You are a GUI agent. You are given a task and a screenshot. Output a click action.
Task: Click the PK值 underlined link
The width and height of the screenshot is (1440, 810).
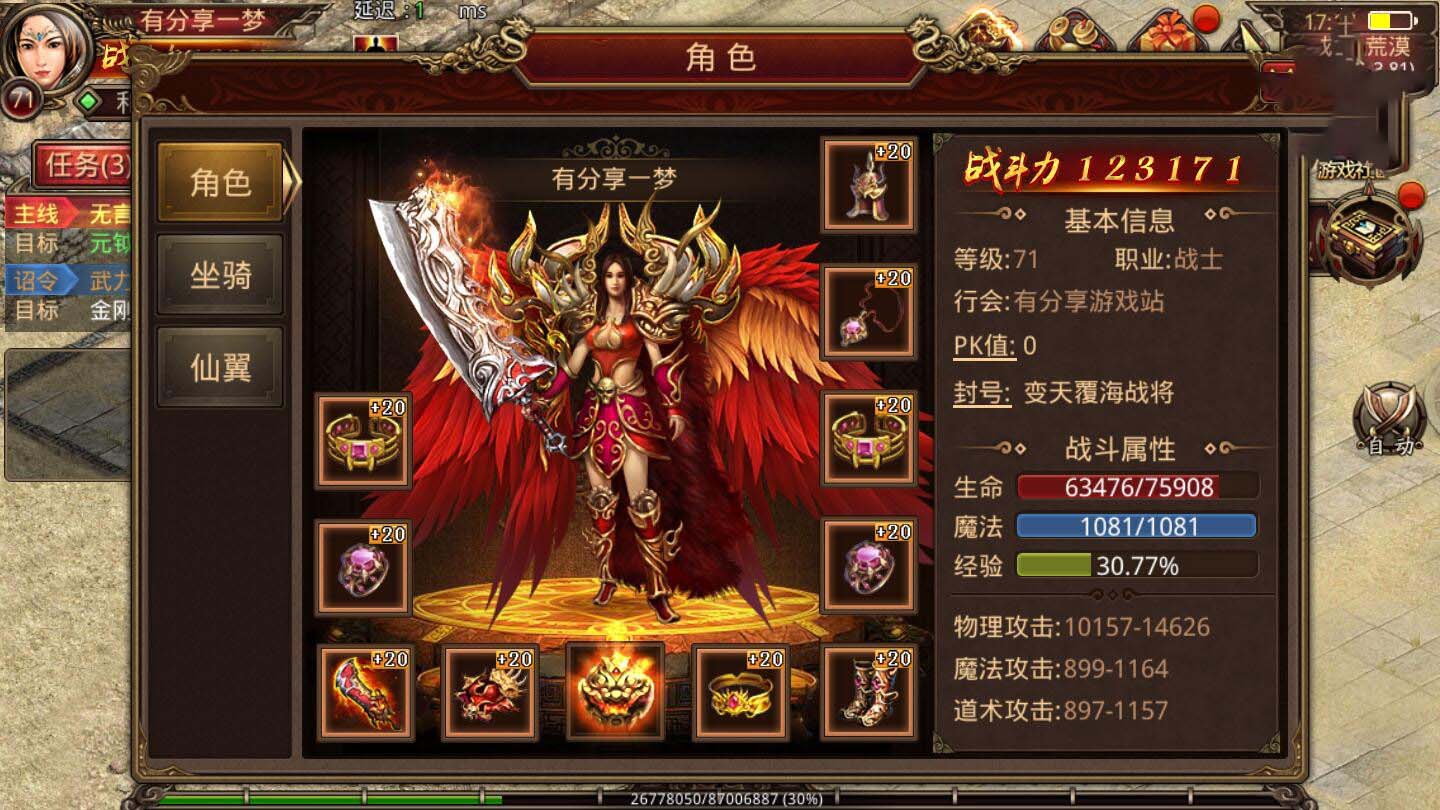pos(983,346)
